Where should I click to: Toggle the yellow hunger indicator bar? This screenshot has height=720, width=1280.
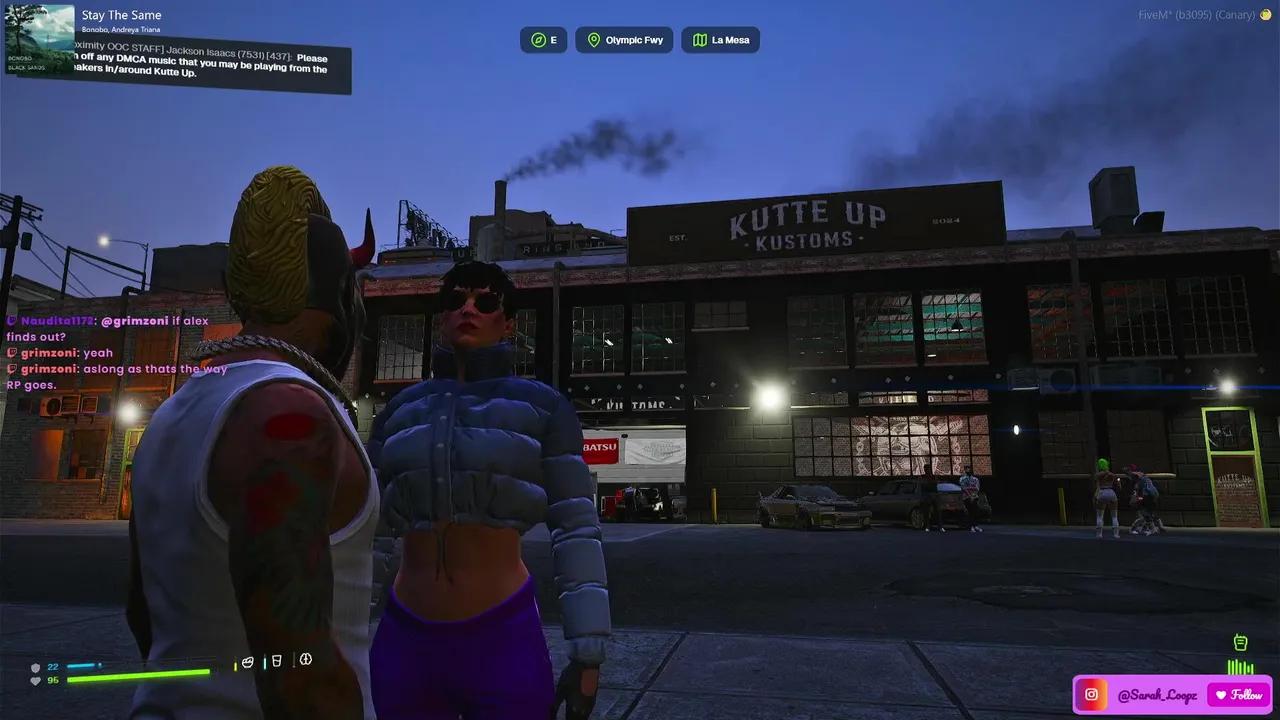(235, 665)
